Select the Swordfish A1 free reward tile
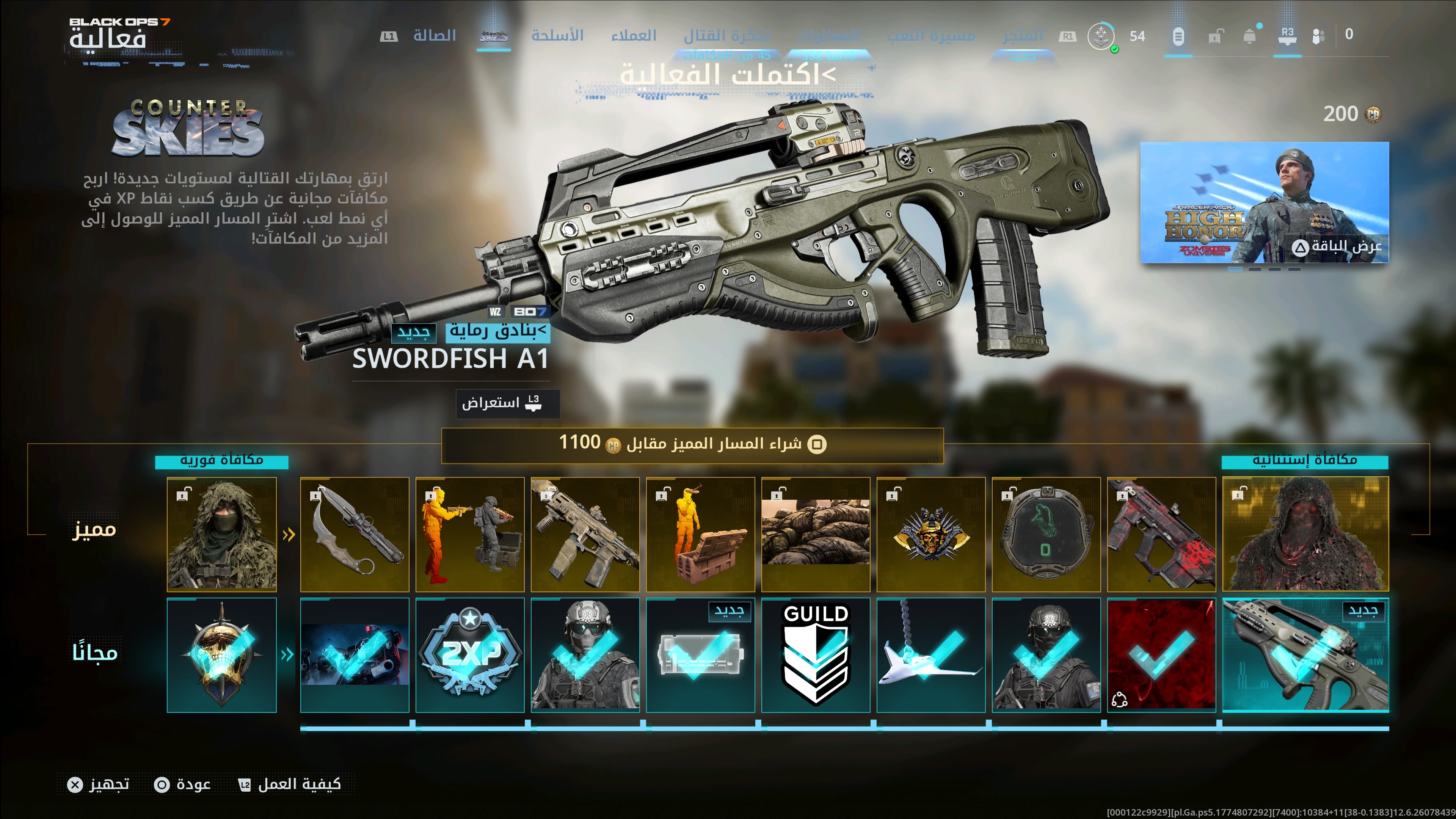The height and width of the screenshot is (819, 1456). pyautogui.click(x=1305, y=654)
